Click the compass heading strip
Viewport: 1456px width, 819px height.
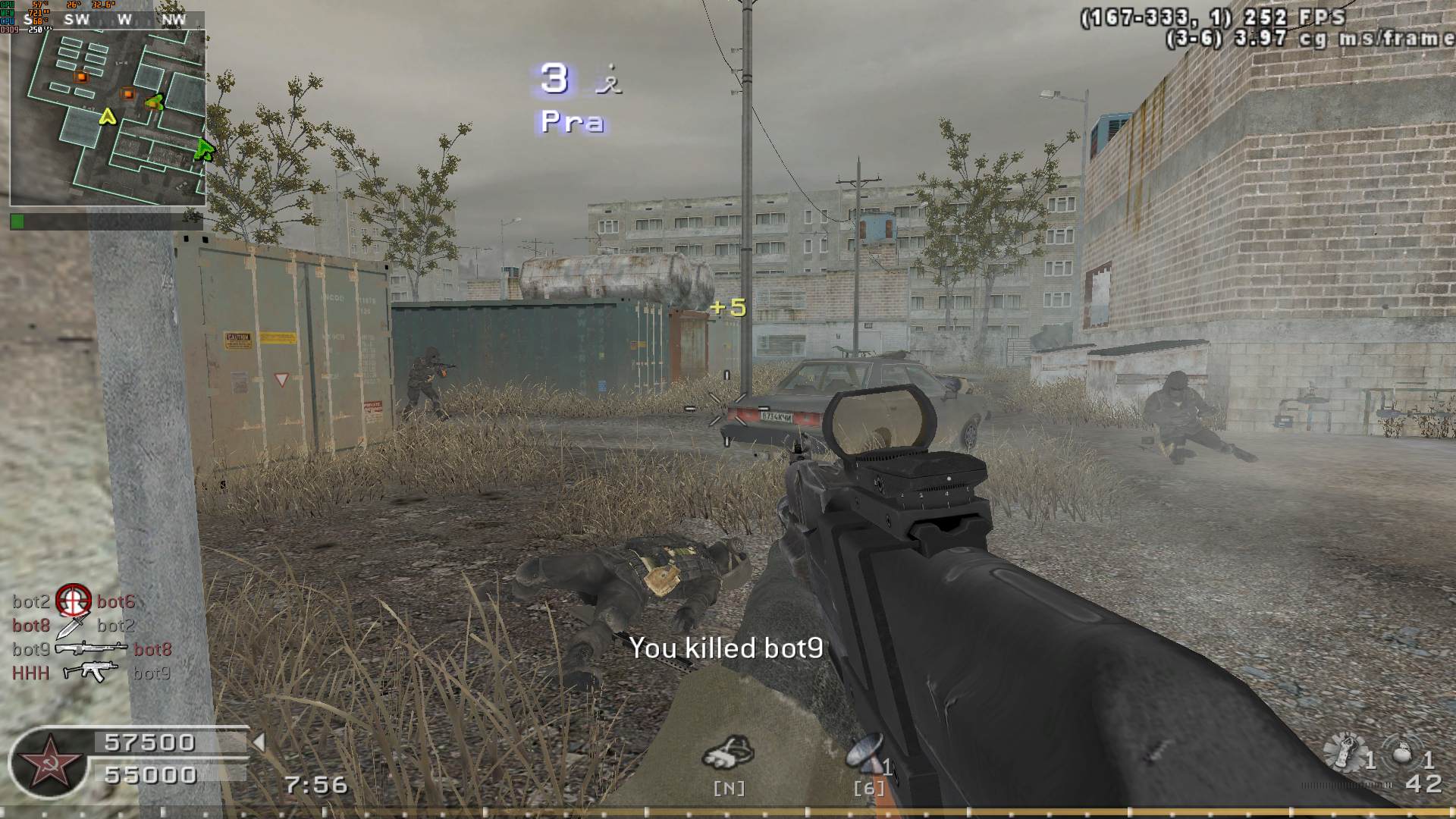click(124, 20)
